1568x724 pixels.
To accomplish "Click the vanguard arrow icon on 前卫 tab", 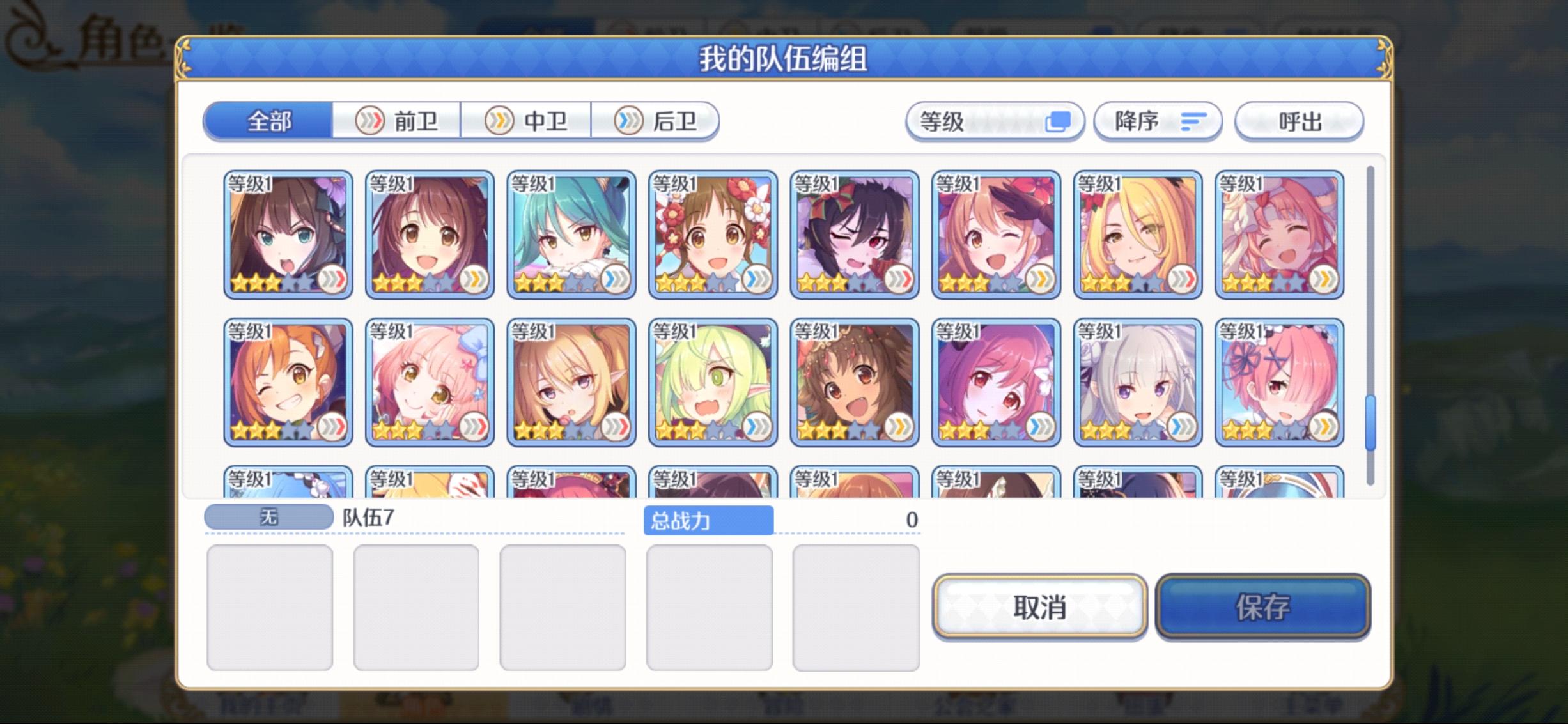I will point(369,121).
